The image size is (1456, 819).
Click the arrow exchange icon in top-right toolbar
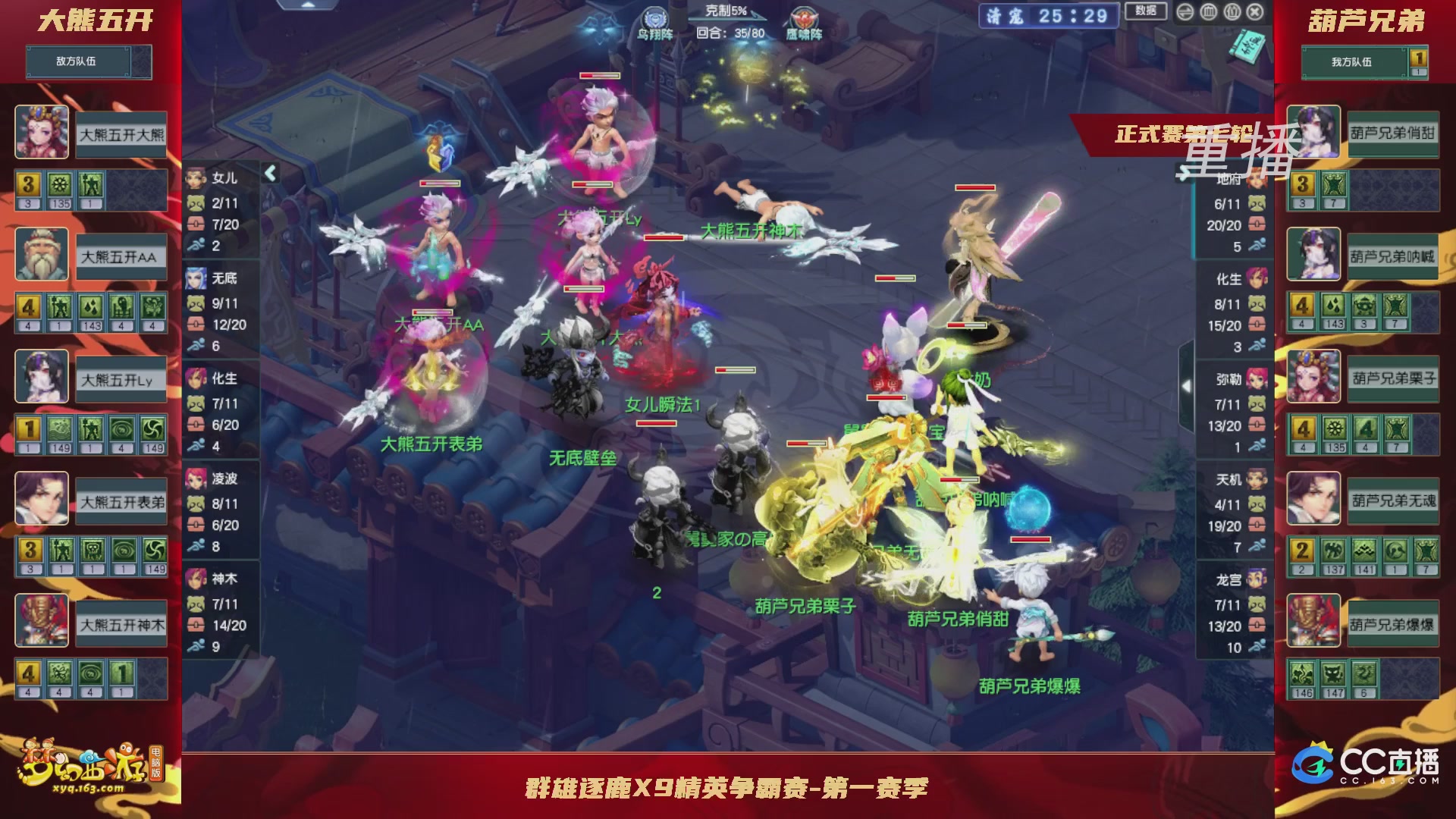point(1186,12)
